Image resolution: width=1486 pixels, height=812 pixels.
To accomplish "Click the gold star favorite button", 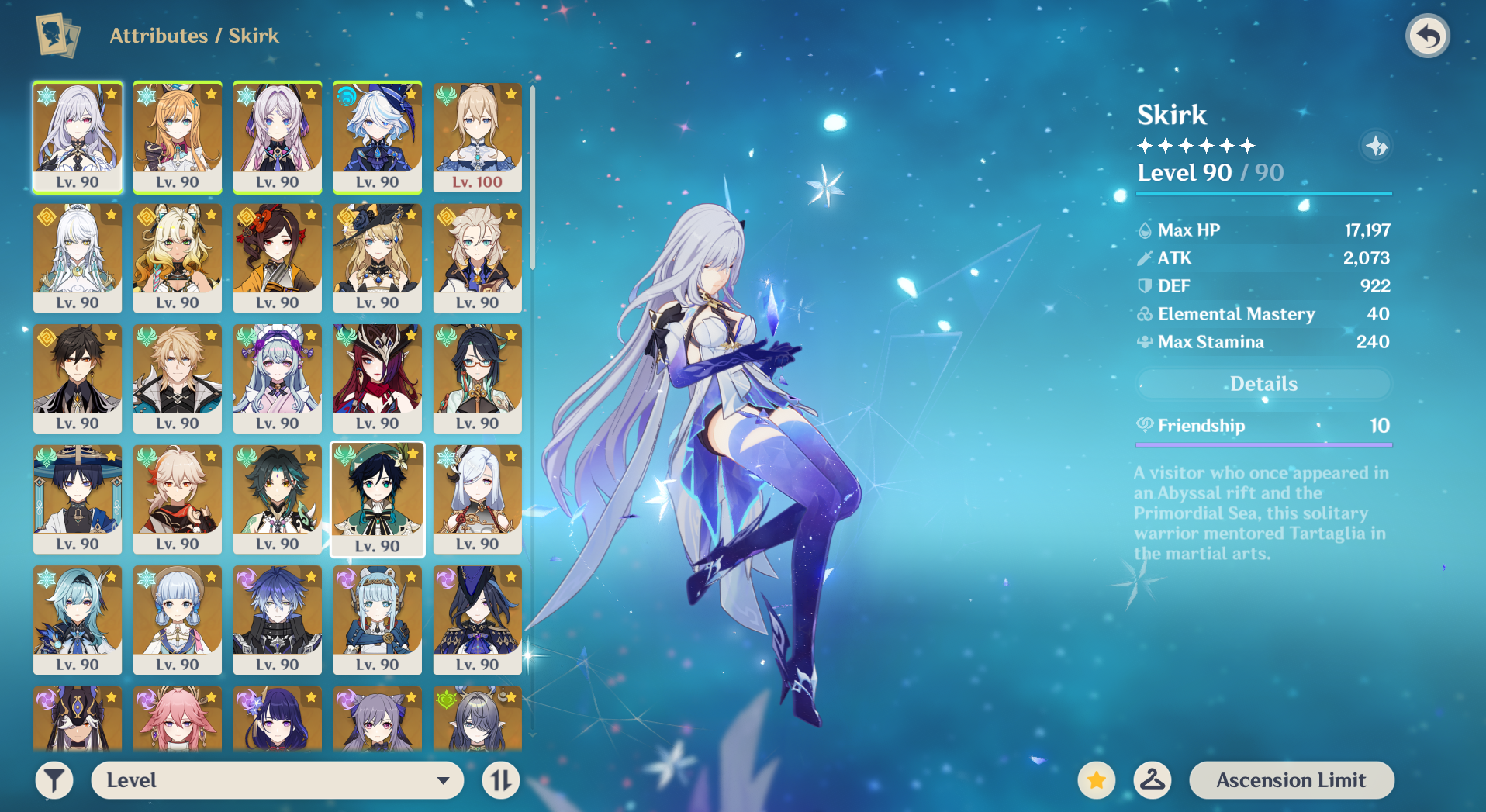I will pos(1096,780).
